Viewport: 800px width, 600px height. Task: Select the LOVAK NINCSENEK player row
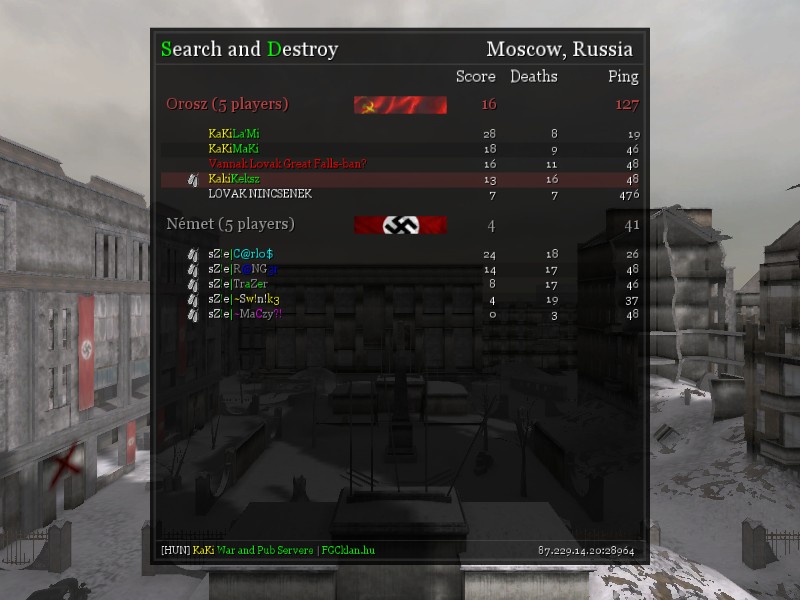coord(260,193)
